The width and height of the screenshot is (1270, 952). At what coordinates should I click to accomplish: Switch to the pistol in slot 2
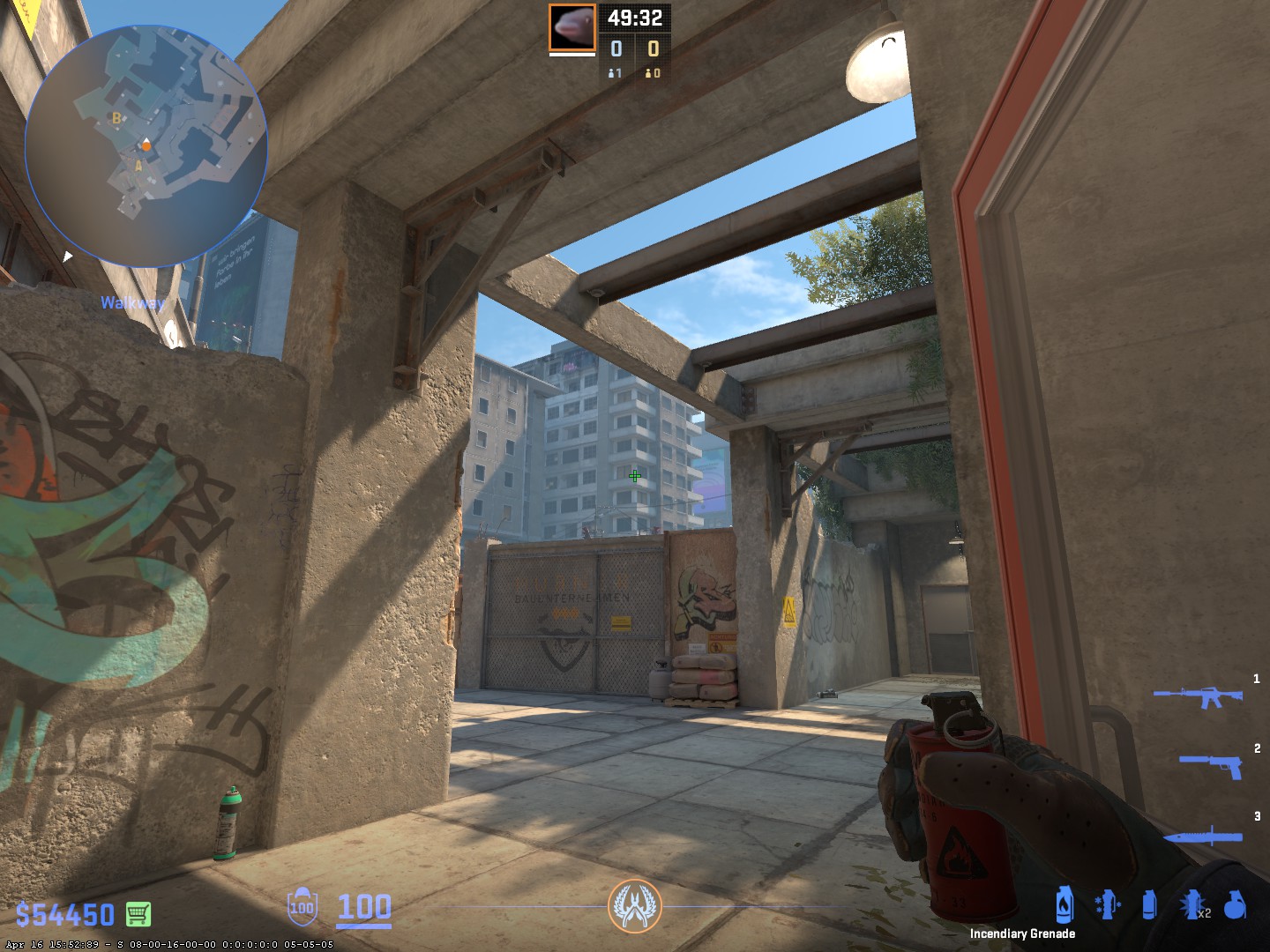(x=1213, y=763)
